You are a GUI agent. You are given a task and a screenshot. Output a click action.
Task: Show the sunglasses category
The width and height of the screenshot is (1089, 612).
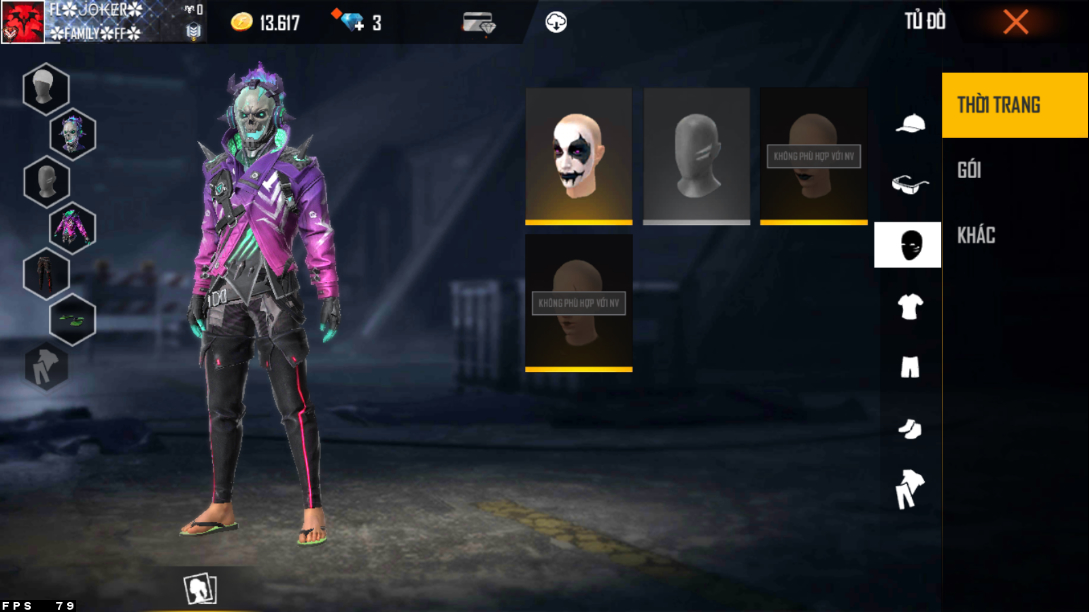pyautogui.click(x=909, y=184)
